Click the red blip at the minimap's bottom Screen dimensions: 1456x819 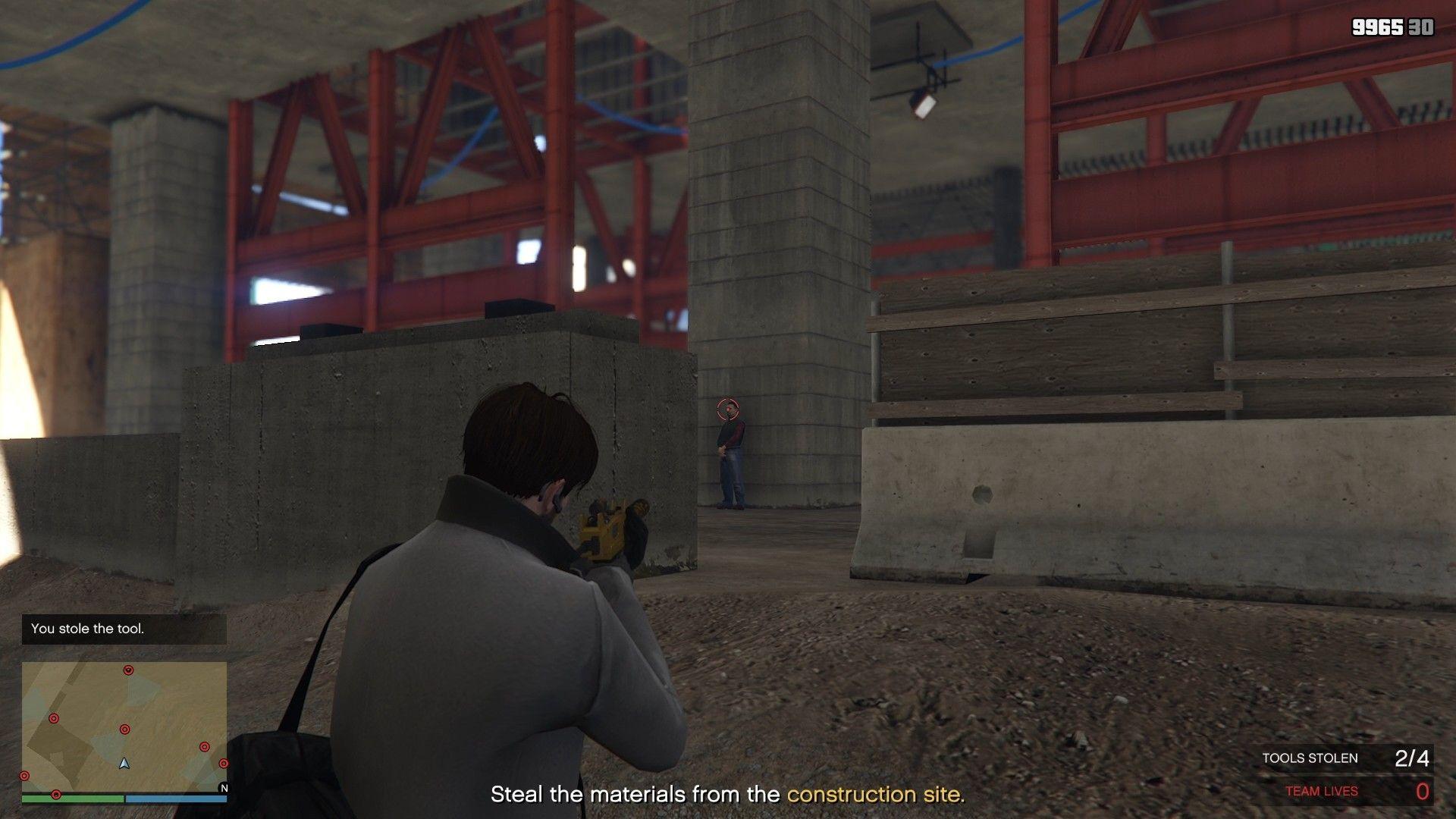pyautogui.click(x=56, y=795)
